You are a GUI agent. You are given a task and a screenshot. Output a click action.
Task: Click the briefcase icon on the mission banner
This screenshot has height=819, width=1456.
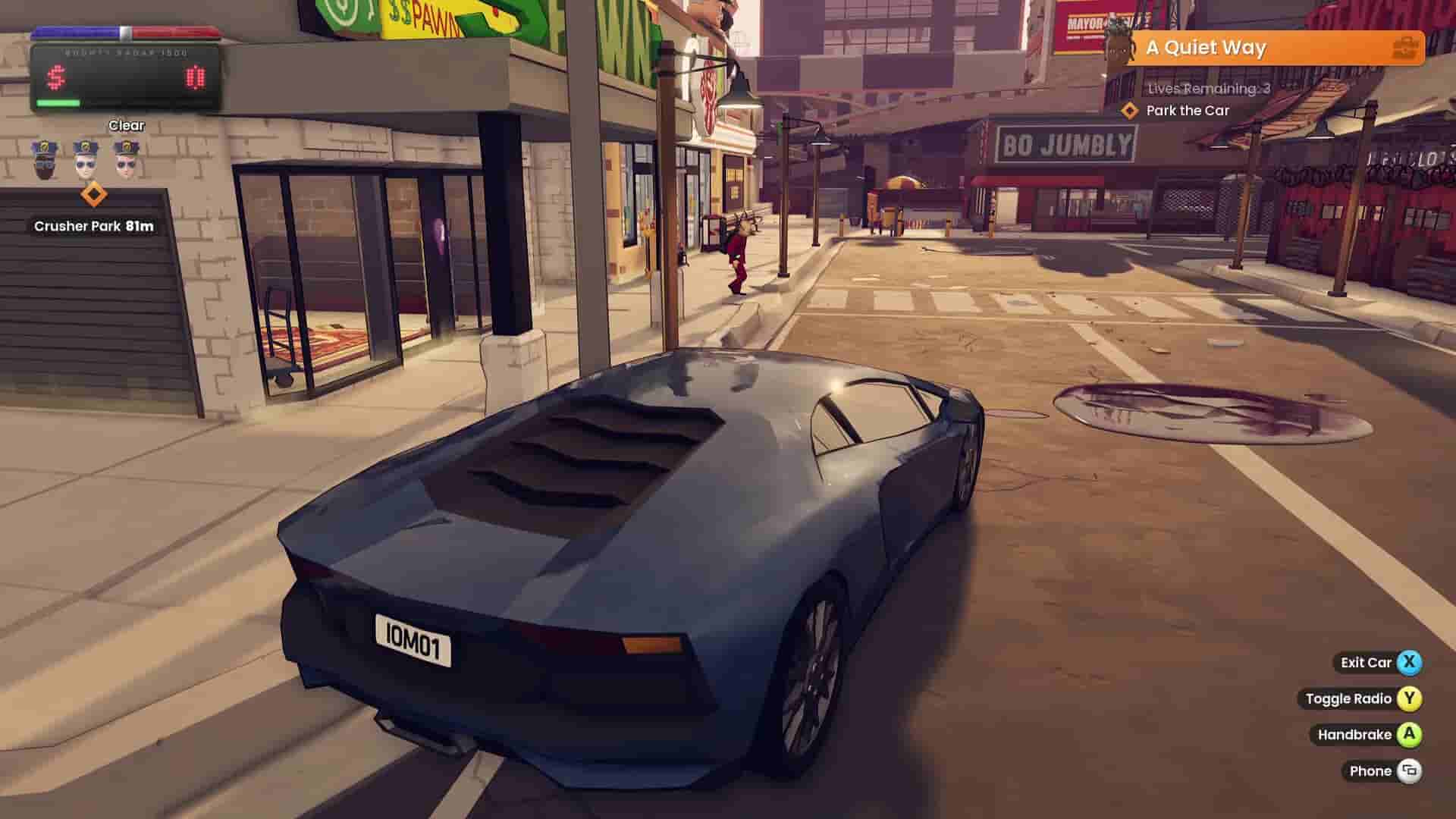coord(1407,49)
